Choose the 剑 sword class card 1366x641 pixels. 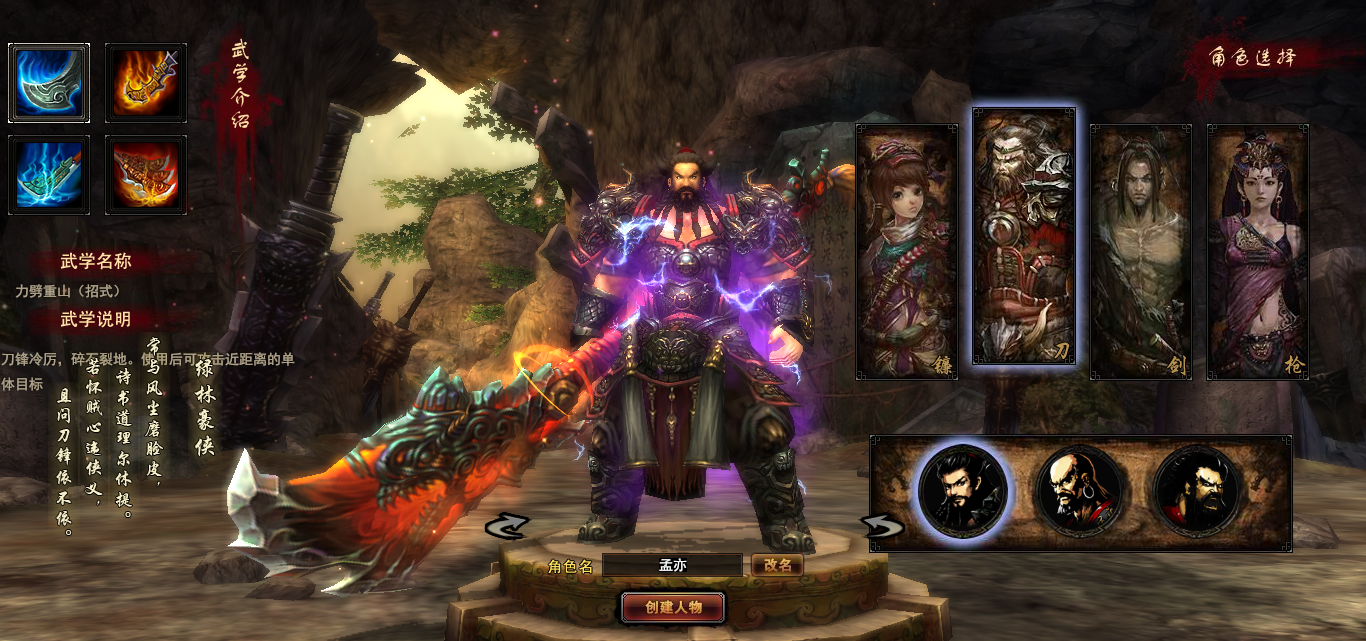[1141, 251]
